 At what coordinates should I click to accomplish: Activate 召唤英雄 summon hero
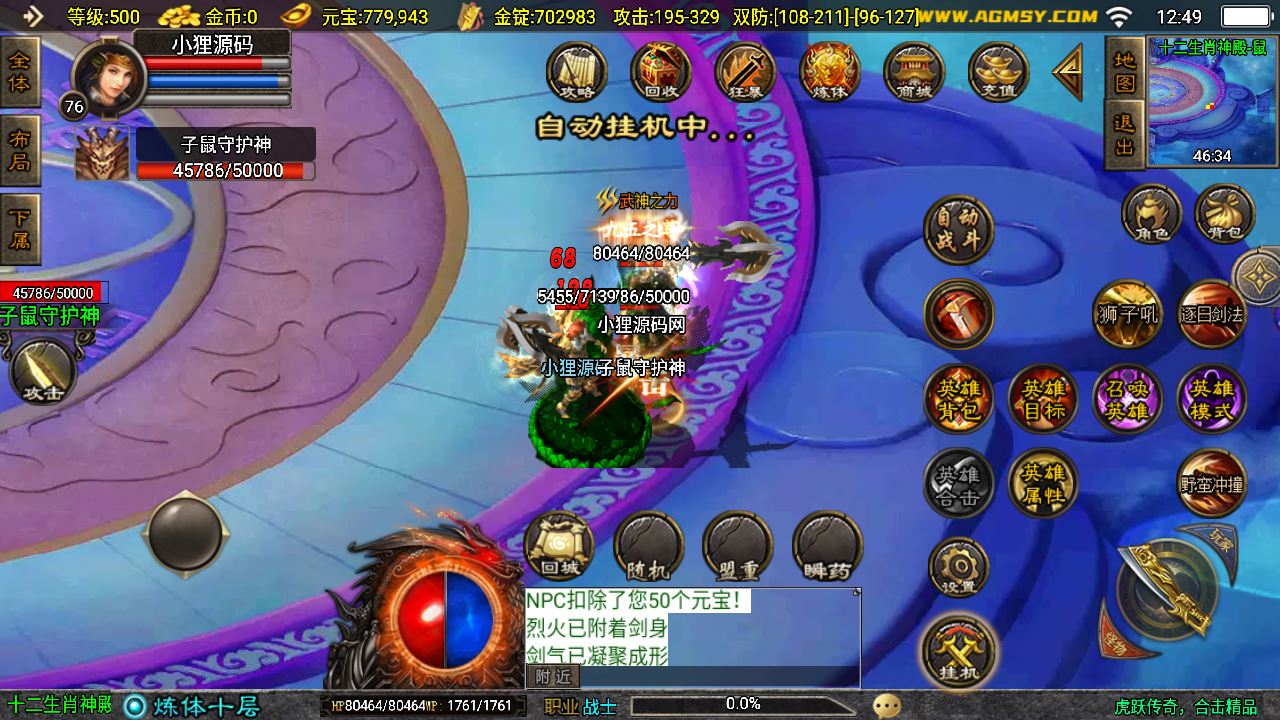1127,399
